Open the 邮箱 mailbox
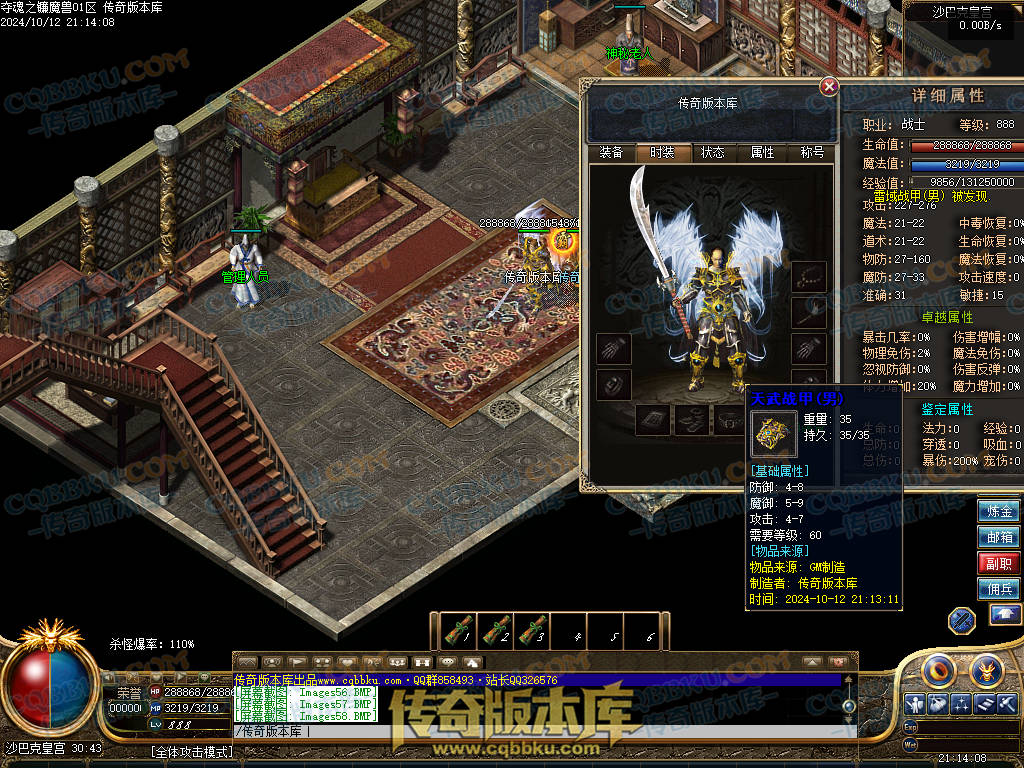 pyautogui.click(x=999, y=537)
